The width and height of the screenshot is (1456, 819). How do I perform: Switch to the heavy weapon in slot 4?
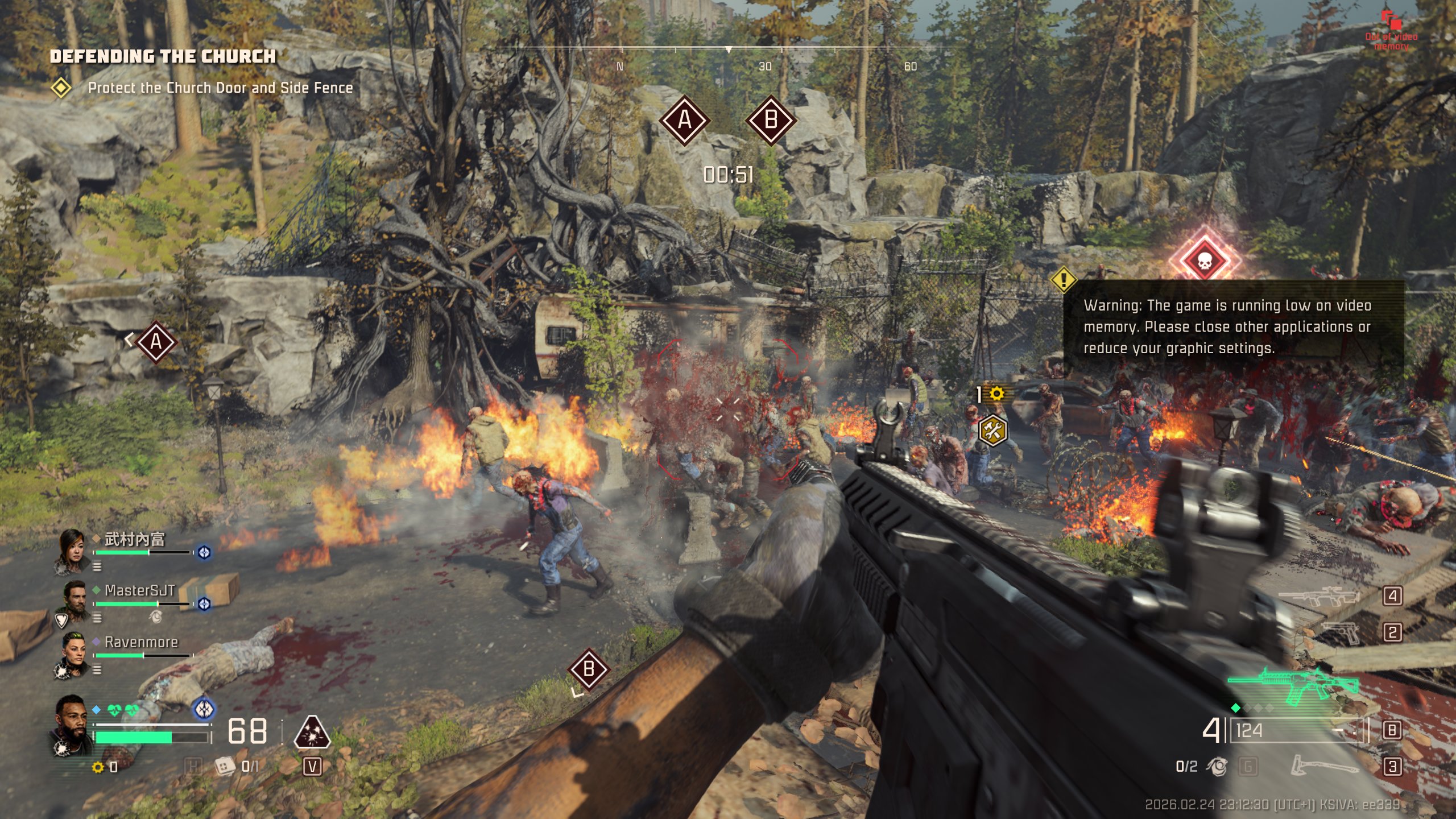(x=1318, y=597)
